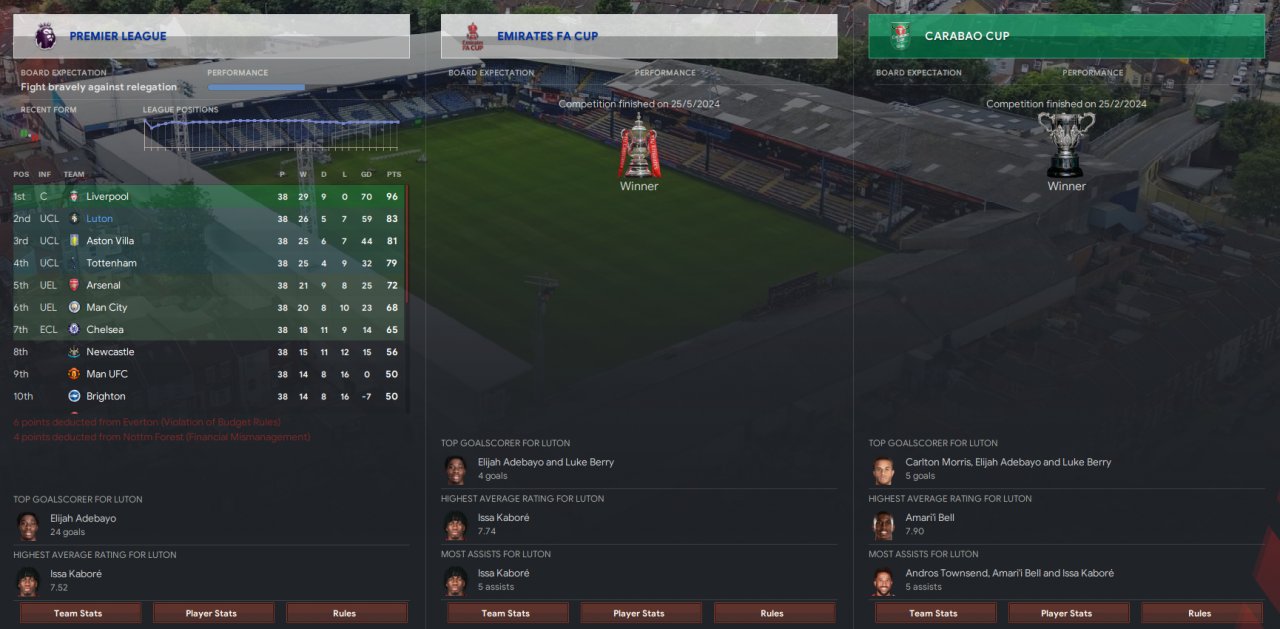Click Aston Villa in the league table
Screen dimensions: 1280x629
click(x=110, y=241)
